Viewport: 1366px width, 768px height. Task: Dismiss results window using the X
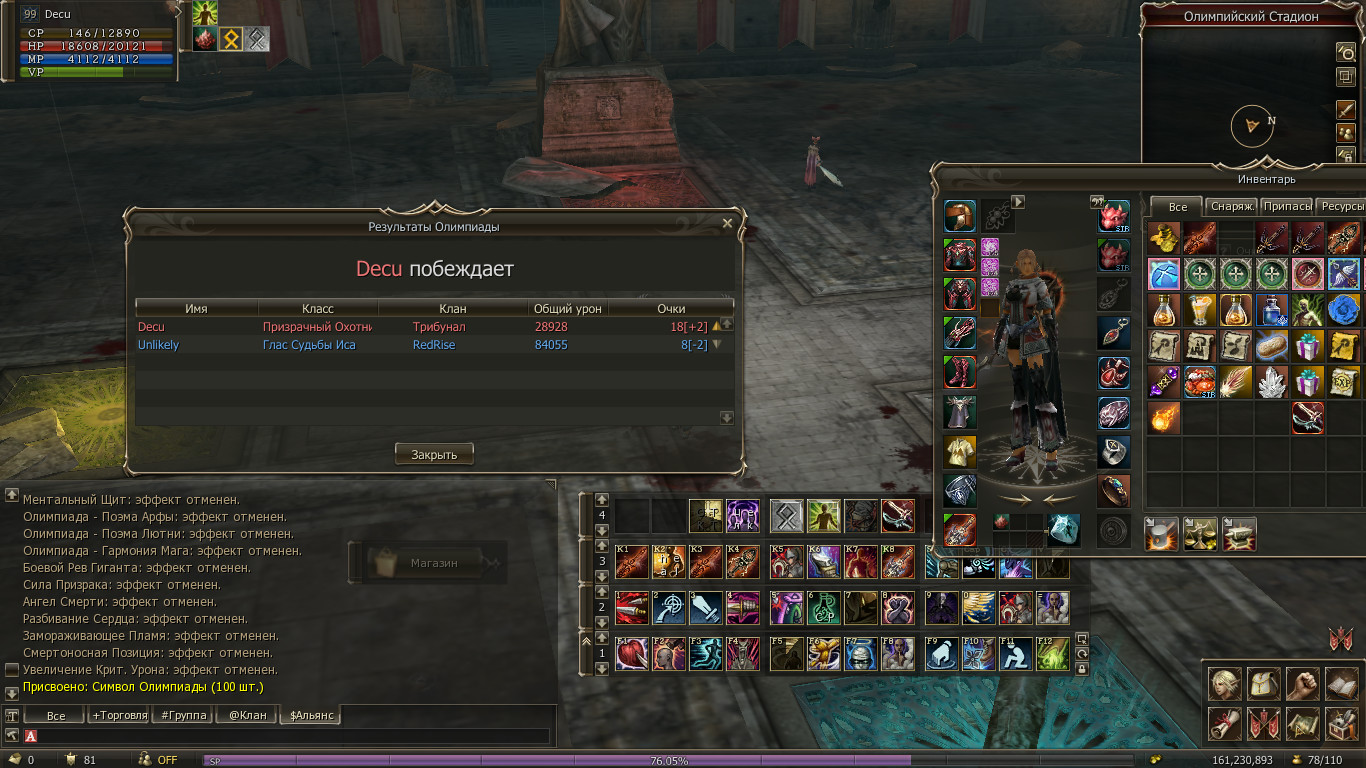pos(727,224)
